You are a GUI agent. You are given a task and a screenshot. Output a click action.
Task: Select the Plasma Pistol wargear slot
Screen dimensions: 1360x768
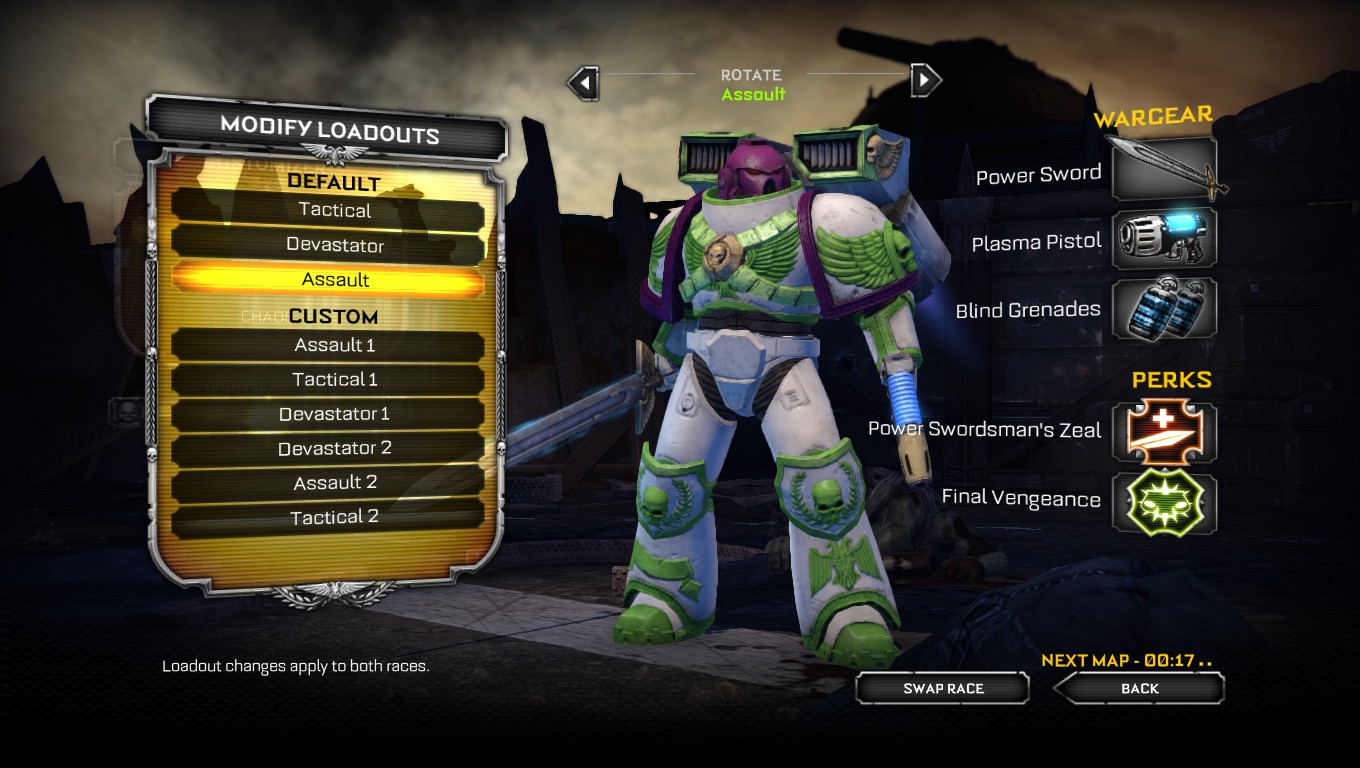click(x=1165, y=238)
